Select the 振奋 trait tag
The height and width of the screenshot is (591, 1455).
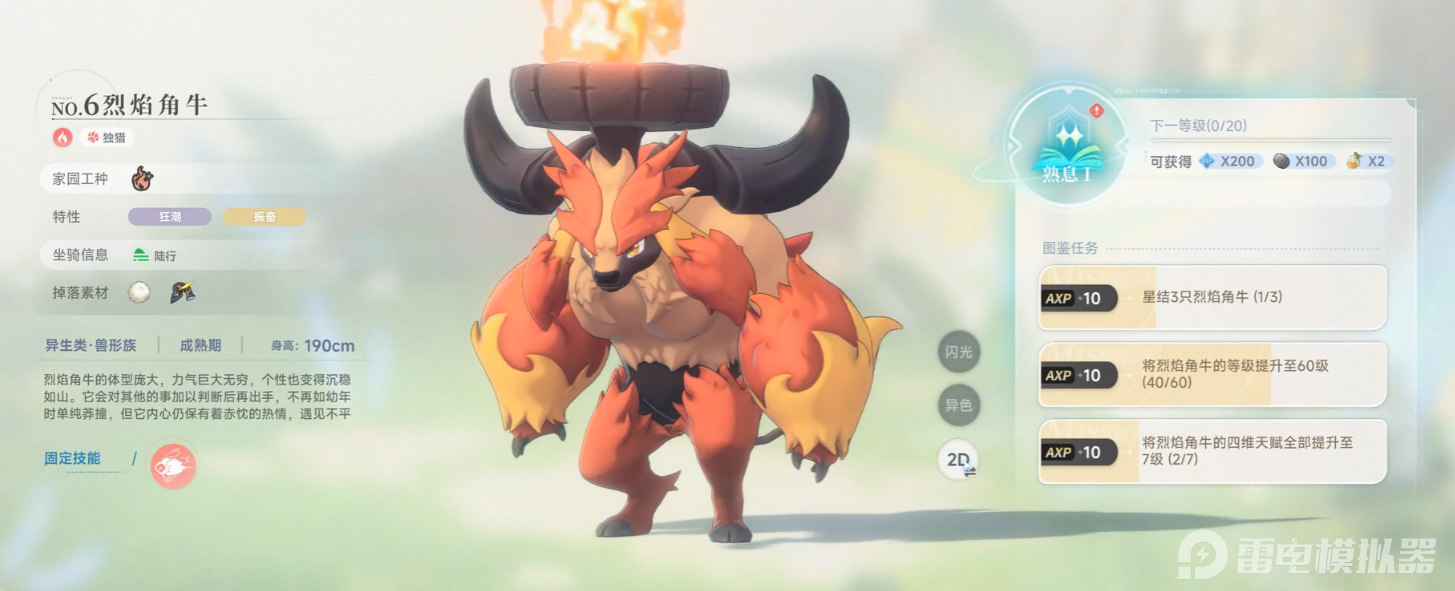tap(264, 217)
